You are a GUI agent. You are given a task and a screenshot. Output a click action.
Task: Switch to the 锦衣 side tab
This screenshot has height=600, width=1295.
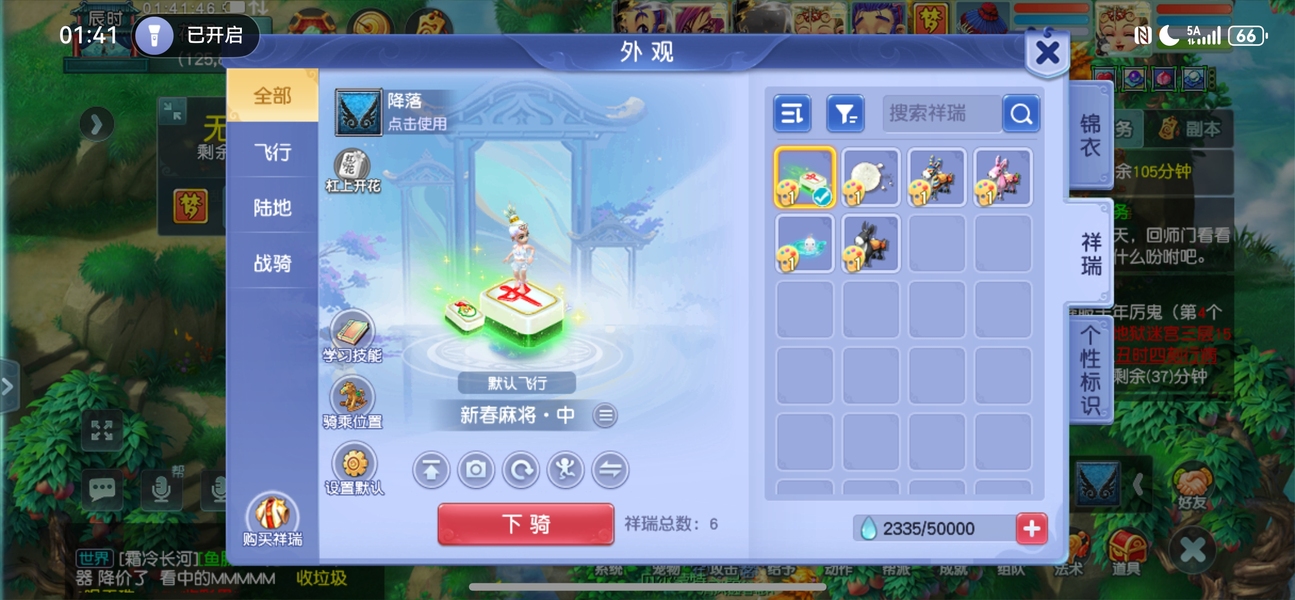[1090, 135]
